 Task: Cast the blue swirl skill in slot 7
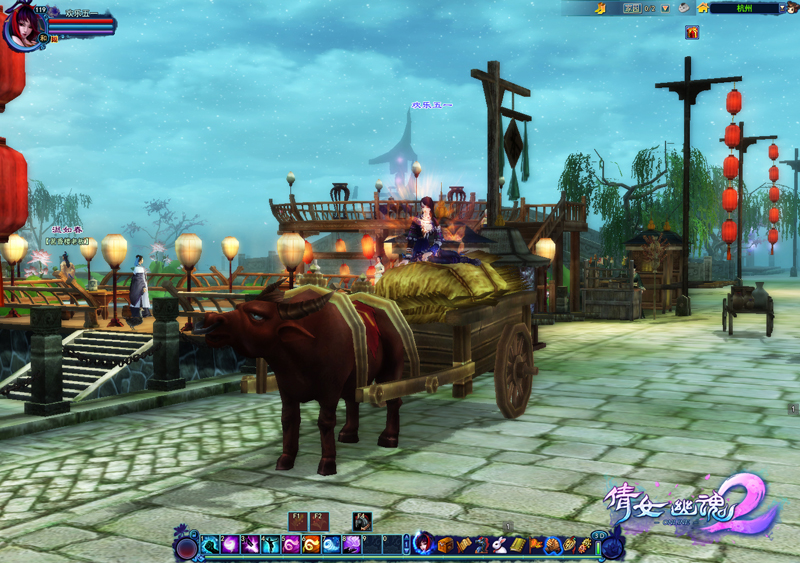331,545
